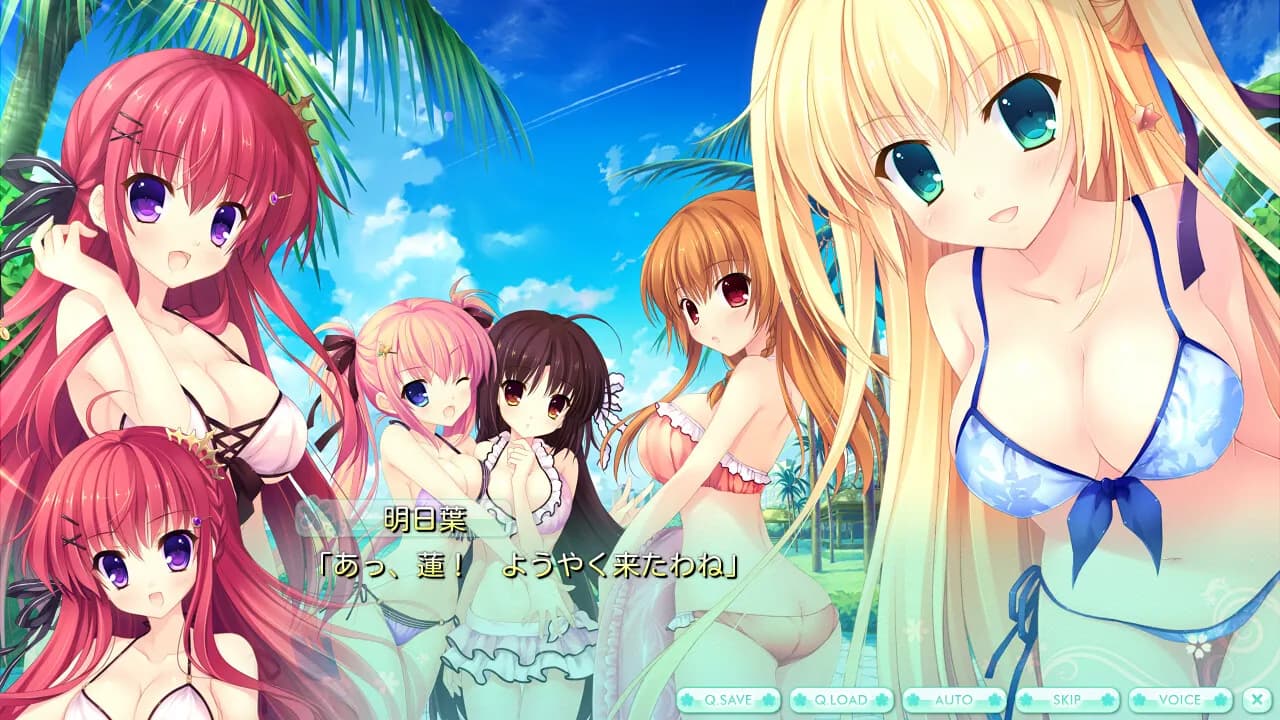Click the clover icon left of SKIP
This screenshot has width=1280, height=720.
pos(1026,700)
